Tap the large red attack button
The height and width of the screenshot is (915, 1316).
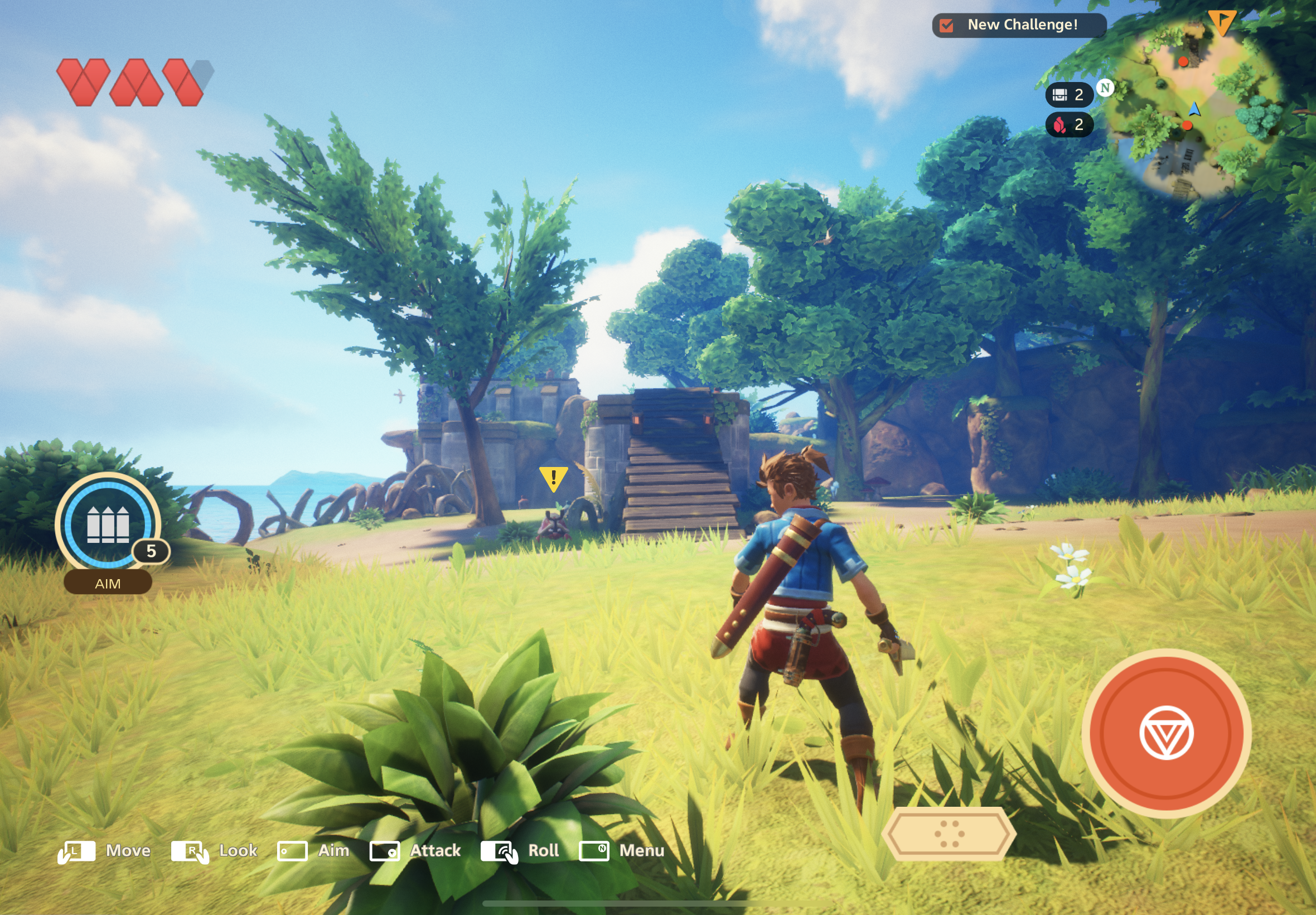(x=1166, y=733)
